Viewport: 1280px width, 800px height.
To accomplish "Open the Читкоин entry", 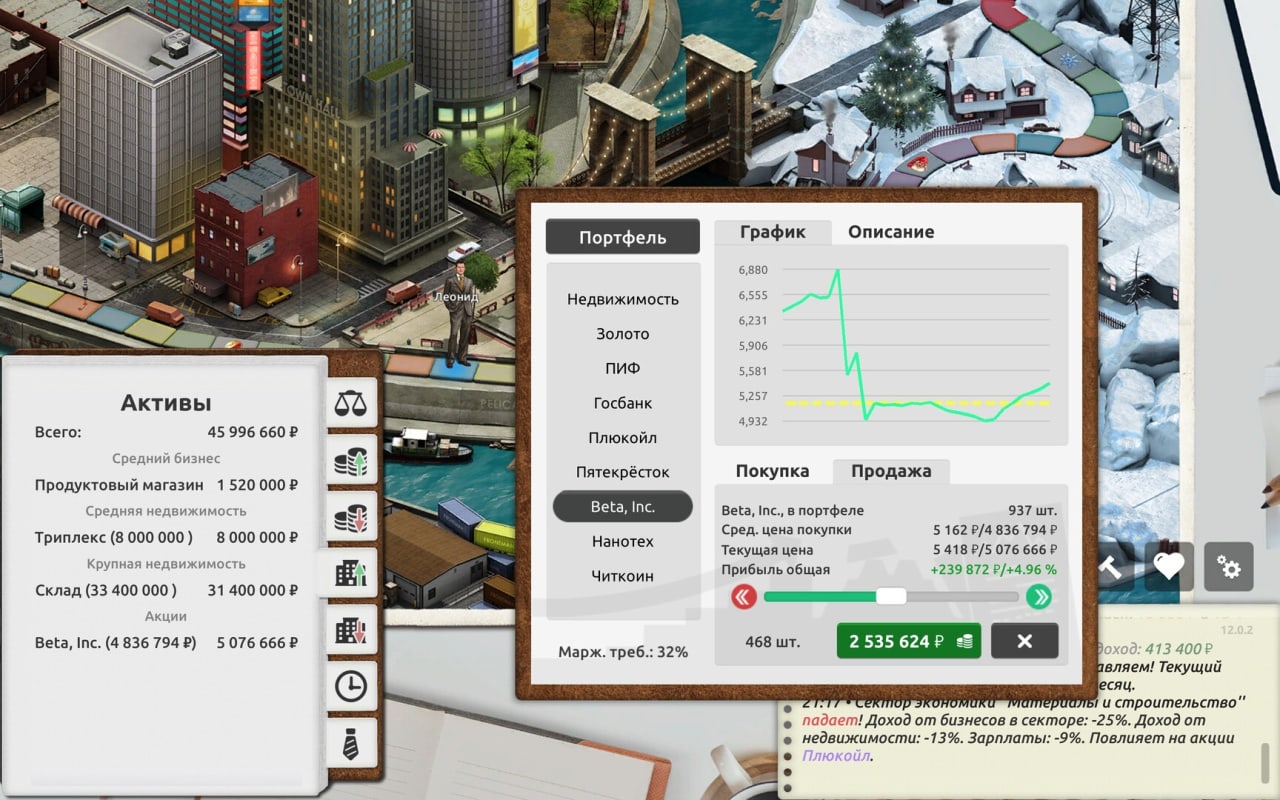I will tap(622, 576).
